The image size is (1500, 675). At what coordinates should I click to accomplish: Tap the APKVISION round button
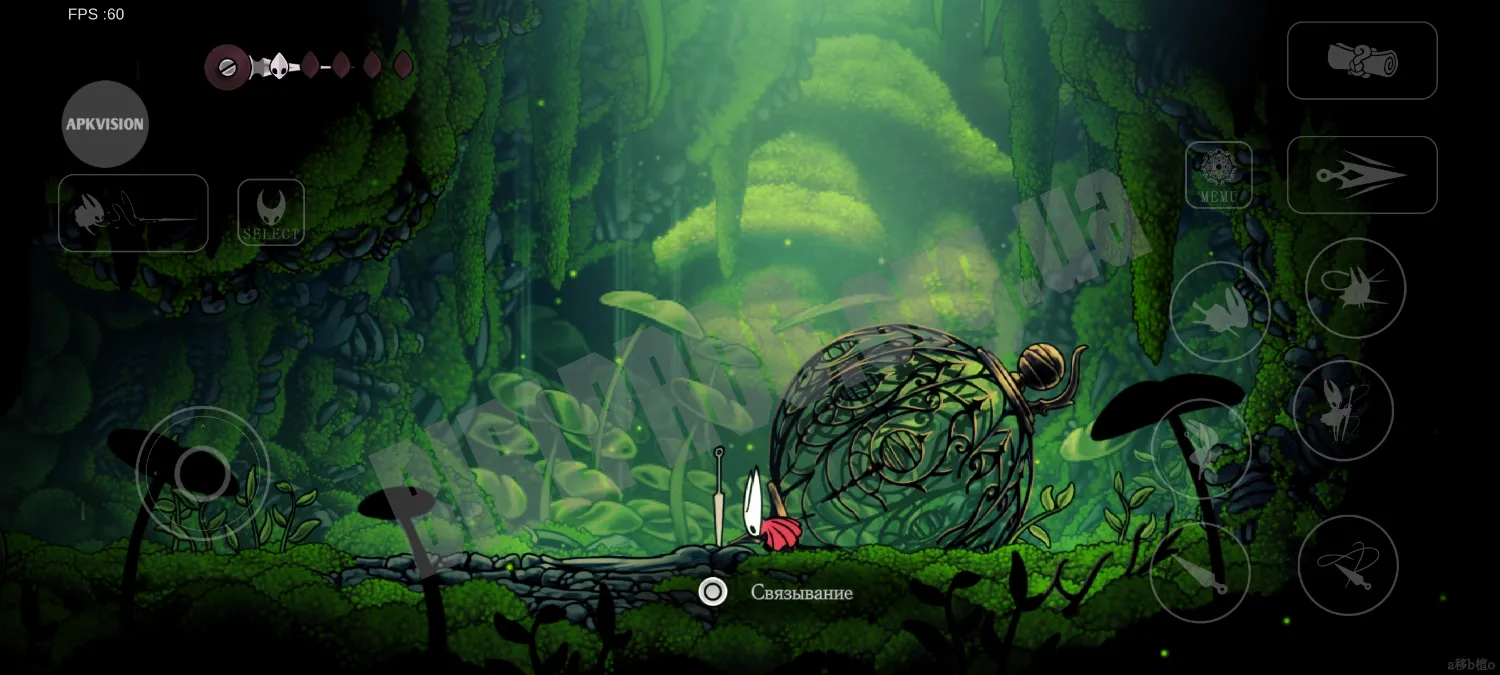105,124
